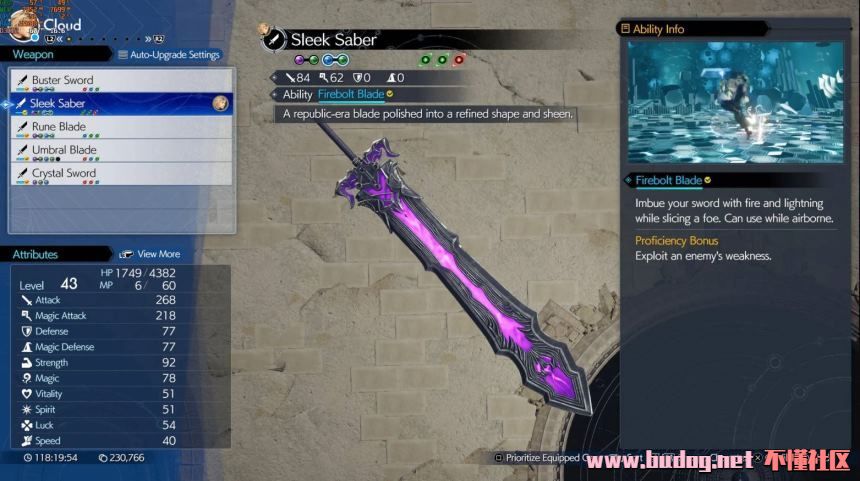
Task: Open Auto-Upgrade Settings
Action: [x=169, y=55]
